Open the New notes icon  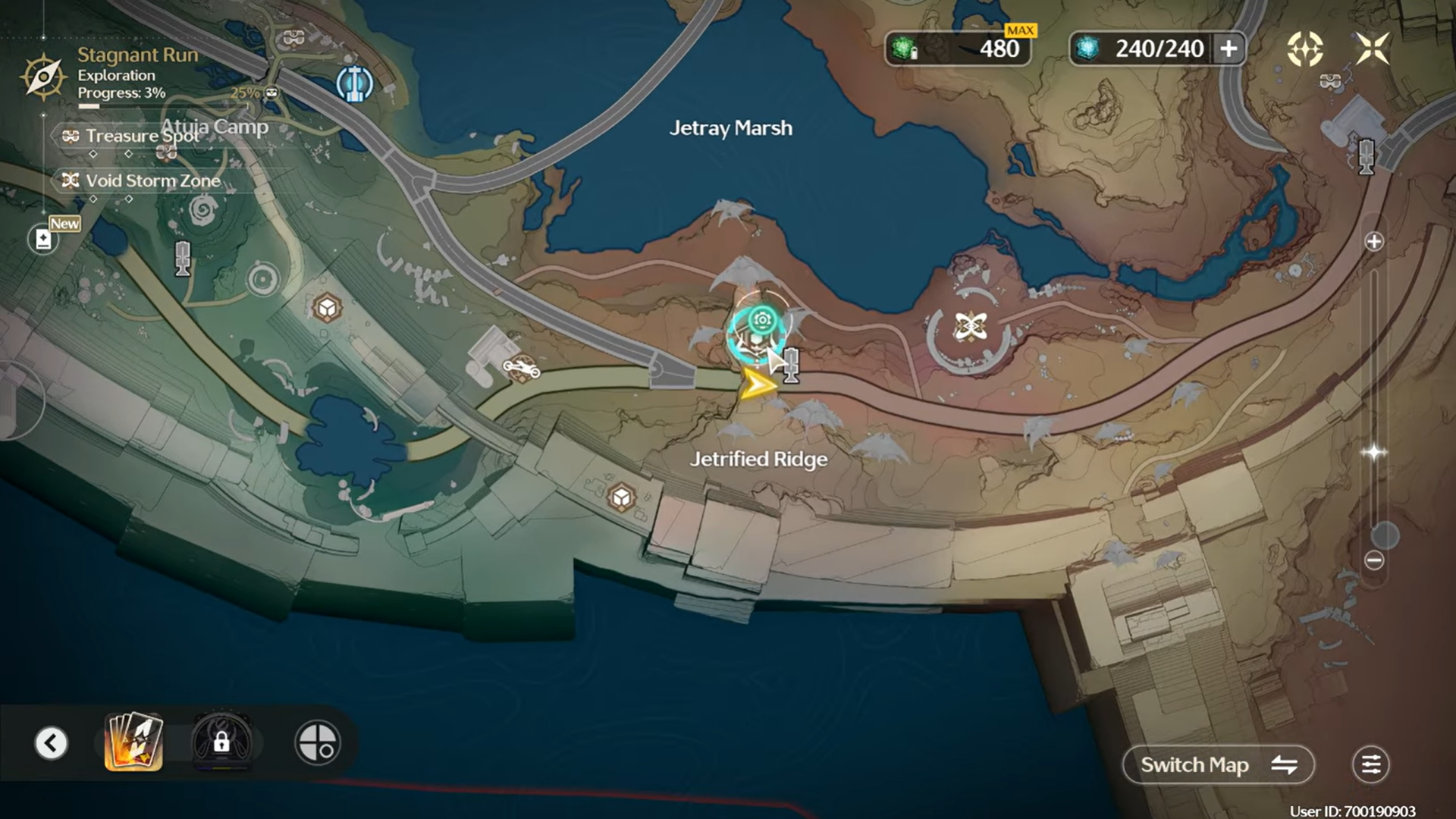[x=44, y=240]
